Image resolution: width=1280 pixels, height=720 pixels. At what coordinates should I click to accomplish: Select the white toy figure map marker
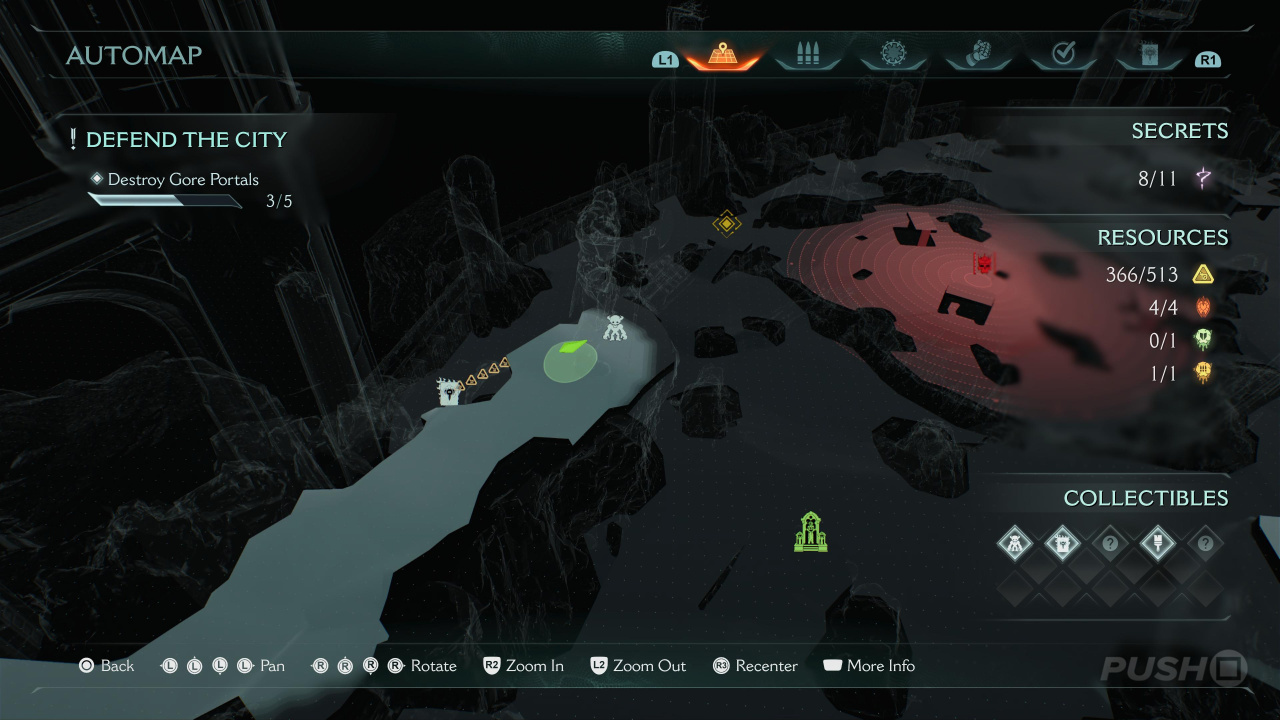point(615,327)
